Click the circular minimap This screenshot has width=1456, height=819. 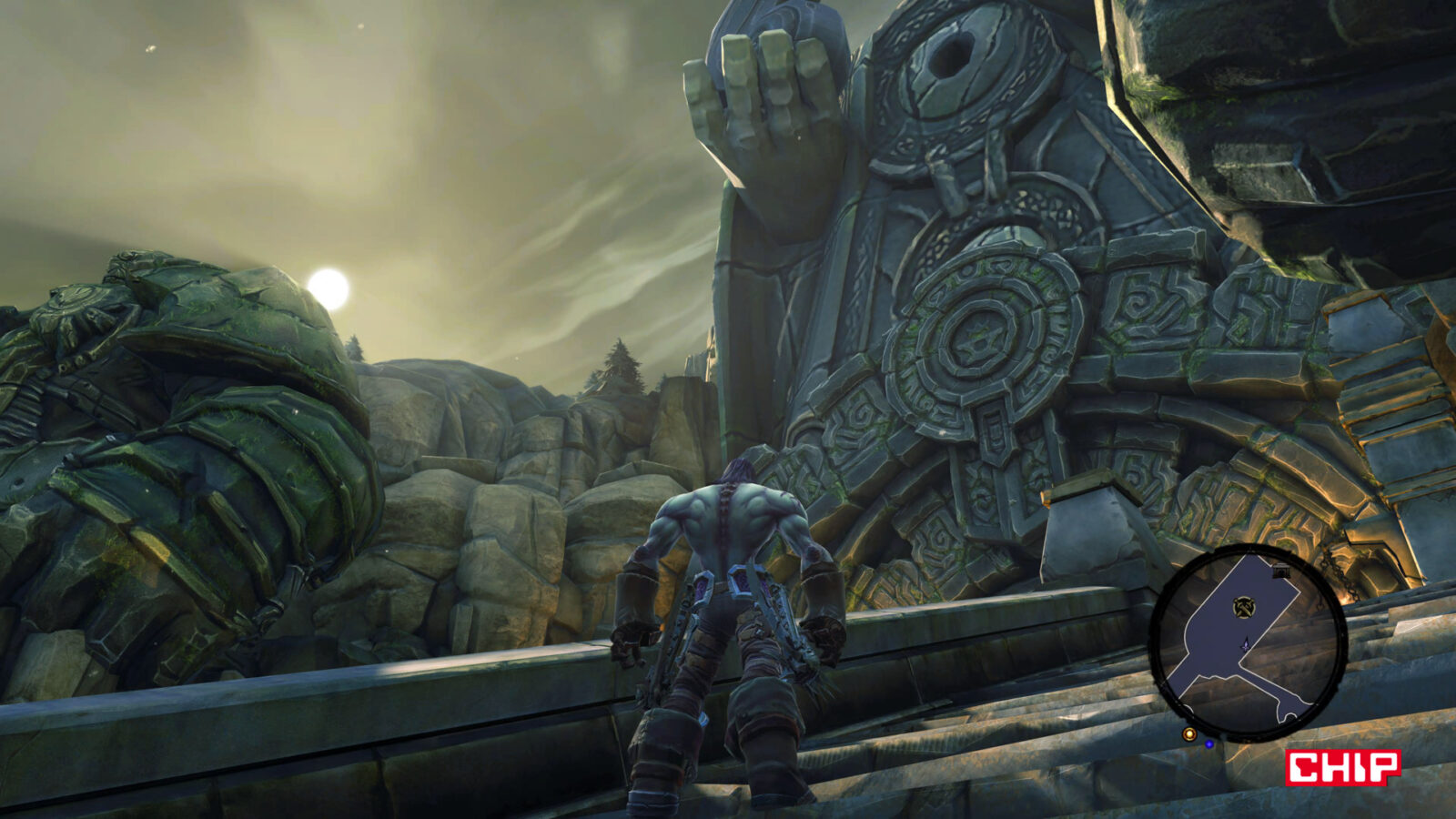tap(1247, 642)
